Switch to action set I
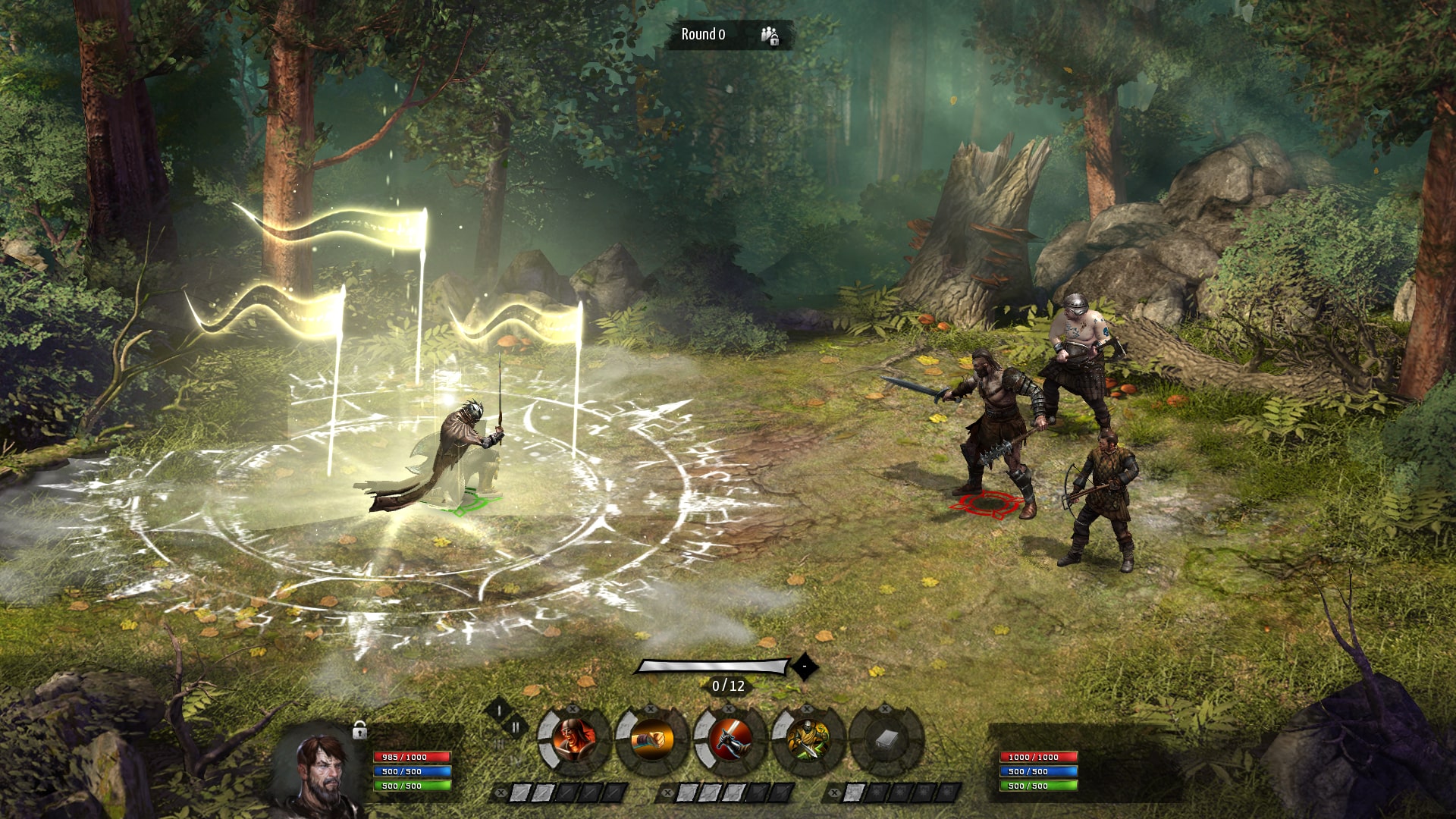Viewport: 1456px width, 819px height. [x=499, y=711]
